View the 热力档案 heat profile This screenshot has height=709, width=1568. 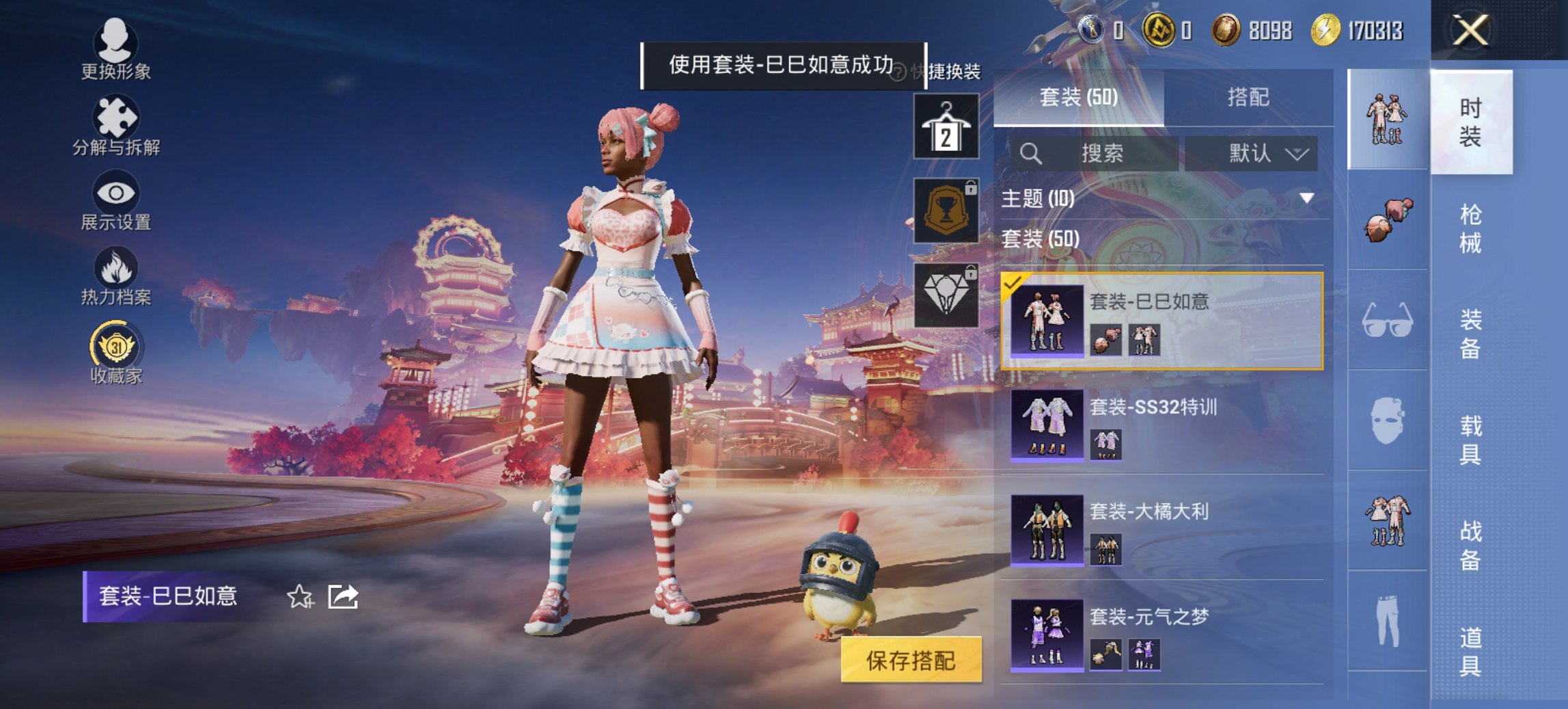coord(116,276)
